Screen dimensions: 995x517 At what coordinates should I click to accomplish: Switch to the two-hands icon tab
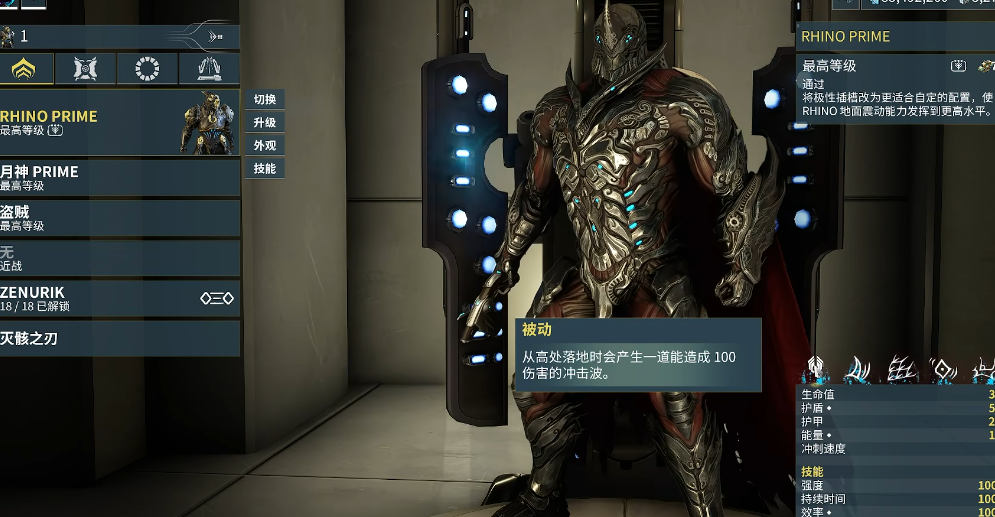tap(209, 69)
